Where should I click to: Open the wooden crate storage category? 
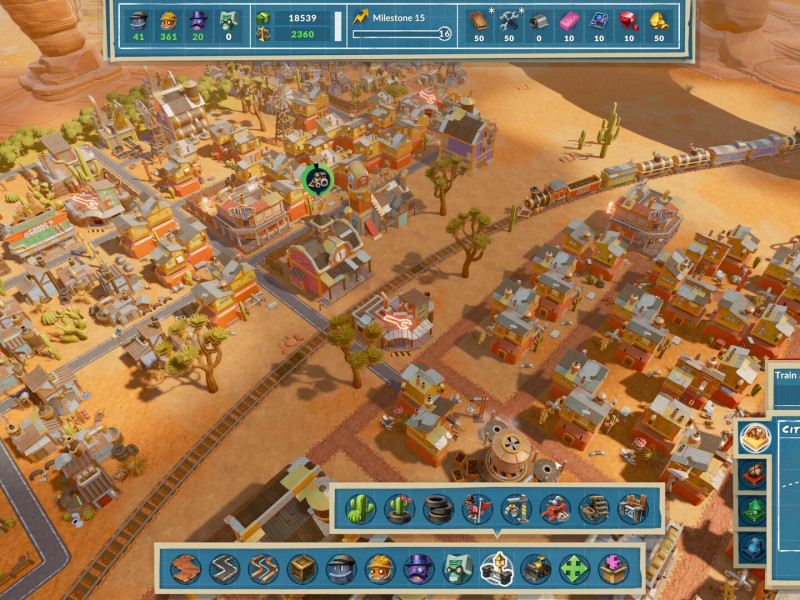click(303, 569)
